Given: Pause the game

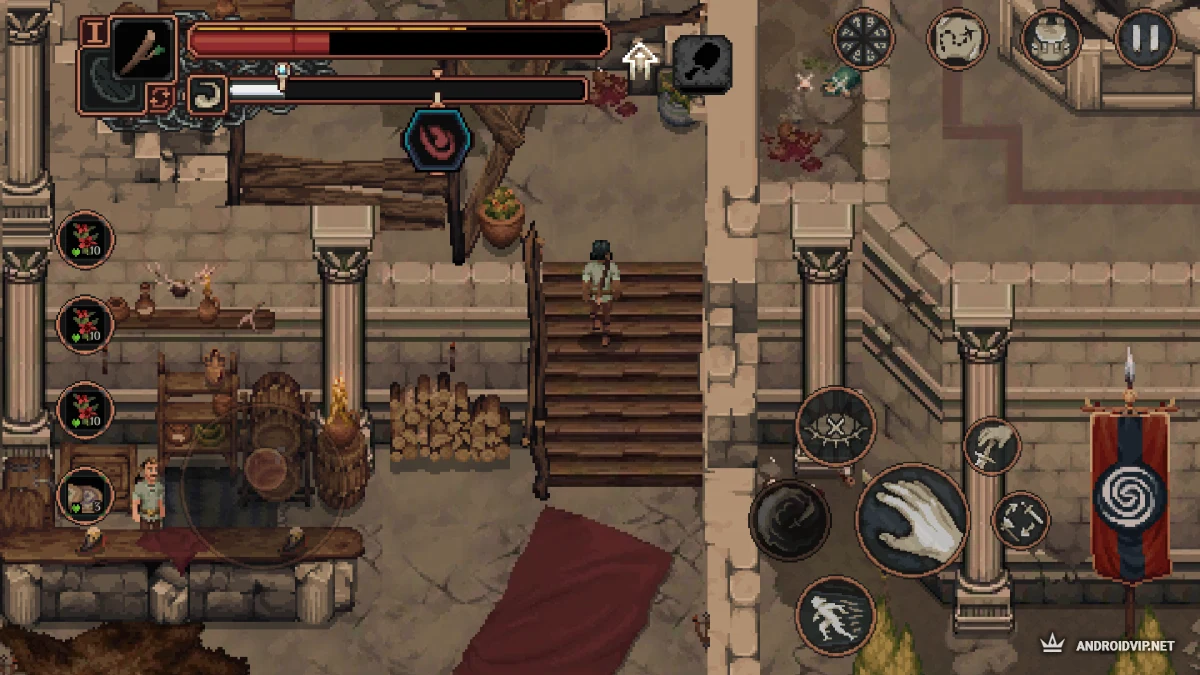Looking at the screenshot, I should (1144, 39).
